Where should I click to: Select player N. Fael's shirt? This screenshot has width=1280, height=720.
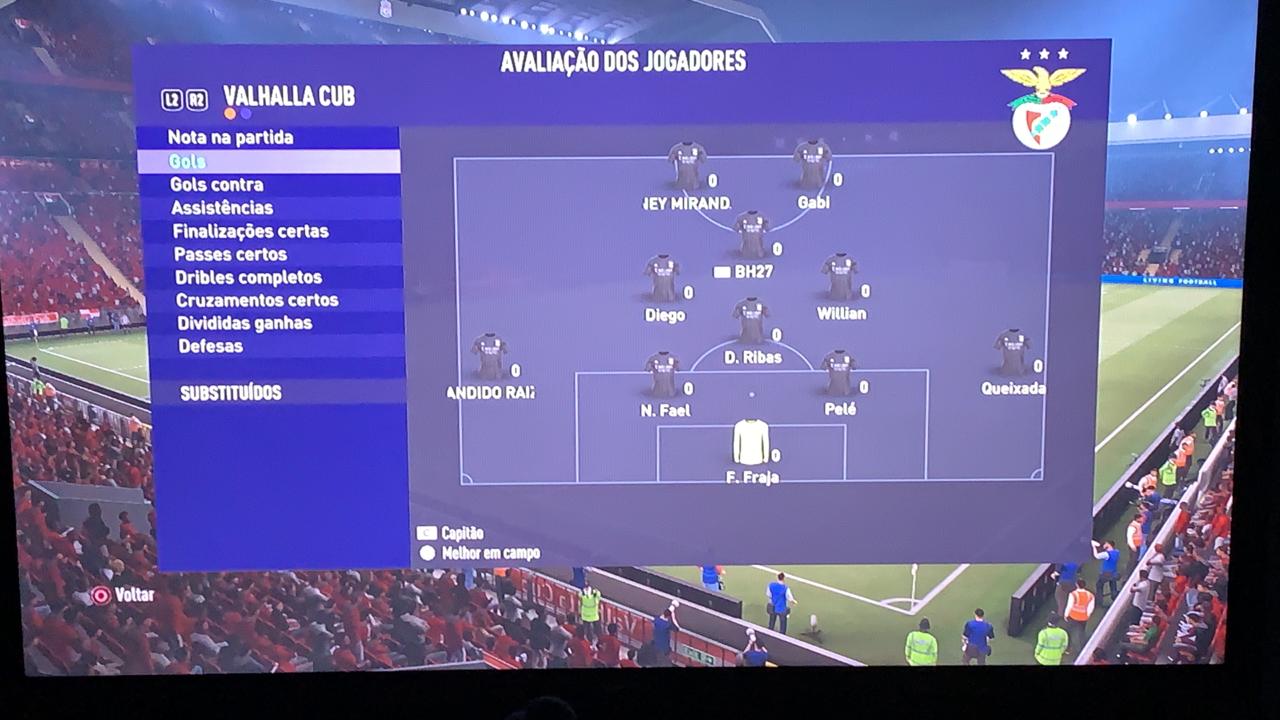[x=663, y=374]
